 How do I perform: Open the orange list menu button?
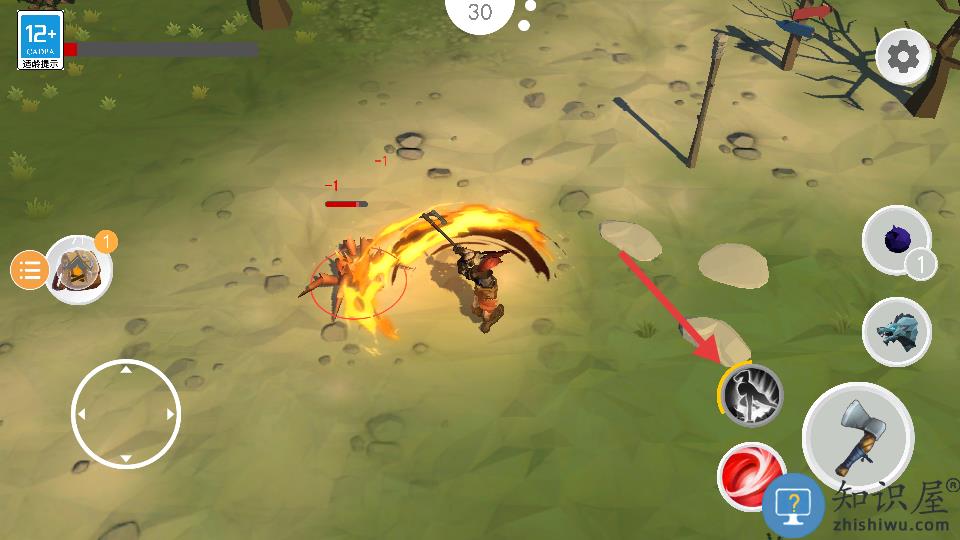(30, 270)
